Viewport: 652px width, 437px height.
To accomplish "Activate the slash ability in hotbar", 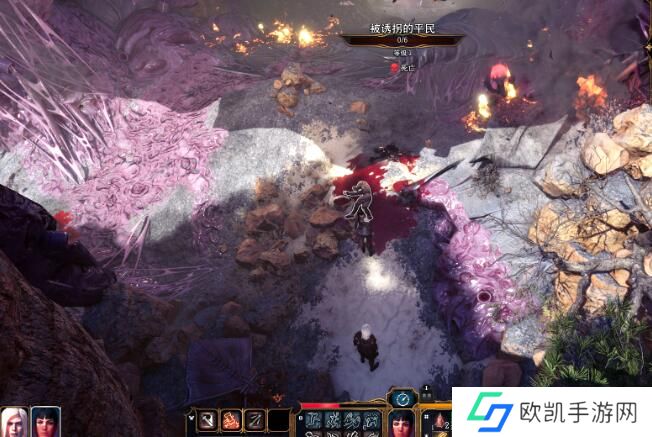I will 255,421.
